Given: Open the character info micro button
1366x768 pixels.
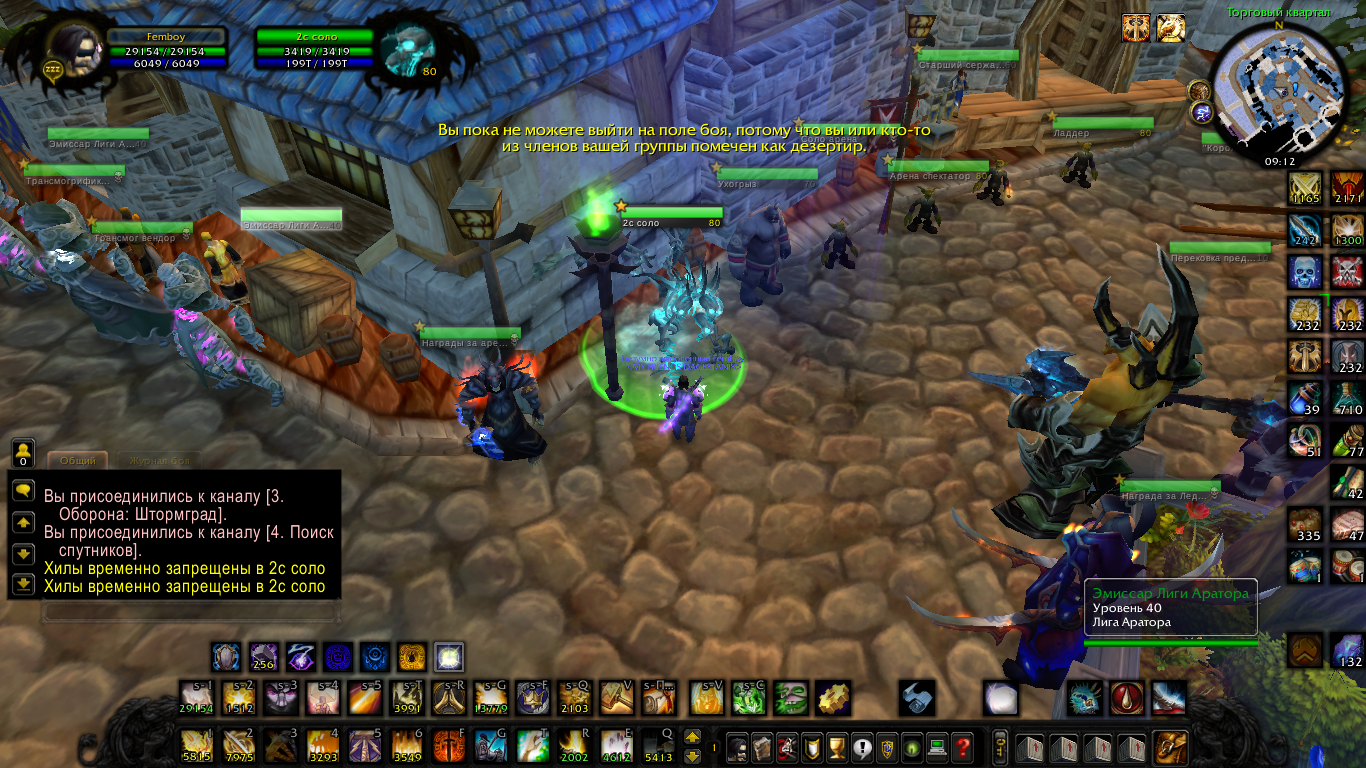Looking at the screenshot, I should 737,746.
